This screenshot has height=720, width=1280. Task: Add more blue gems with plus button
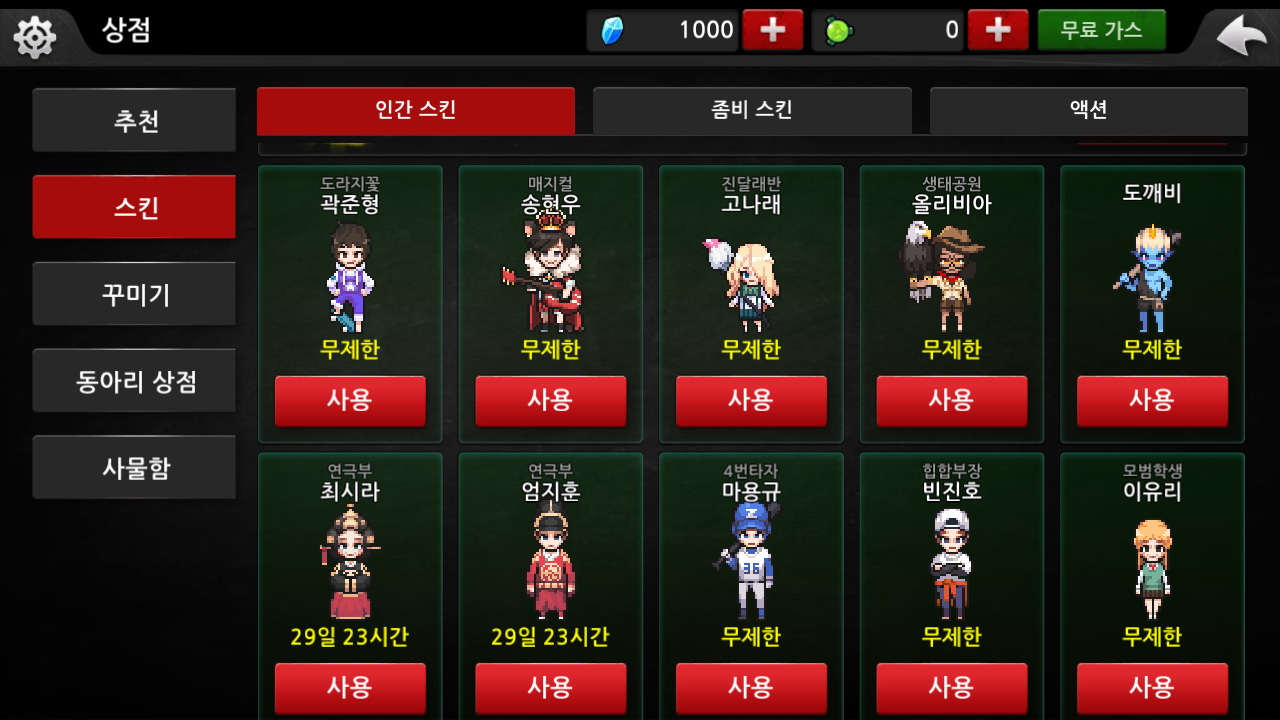pos(772,30)
